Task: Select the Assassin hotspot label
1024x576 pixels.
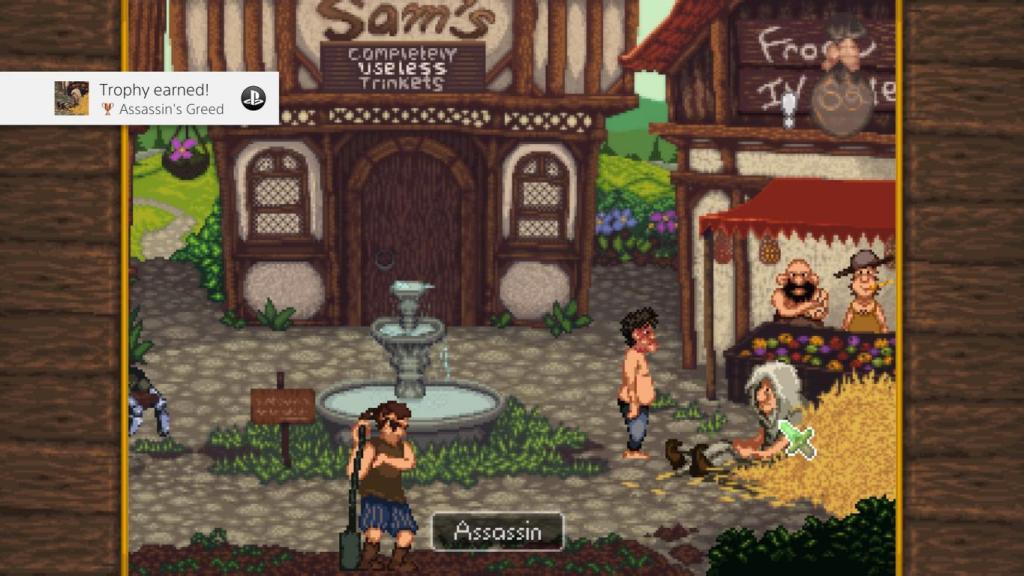Action: pyautogui.click(x=497, y=532)
